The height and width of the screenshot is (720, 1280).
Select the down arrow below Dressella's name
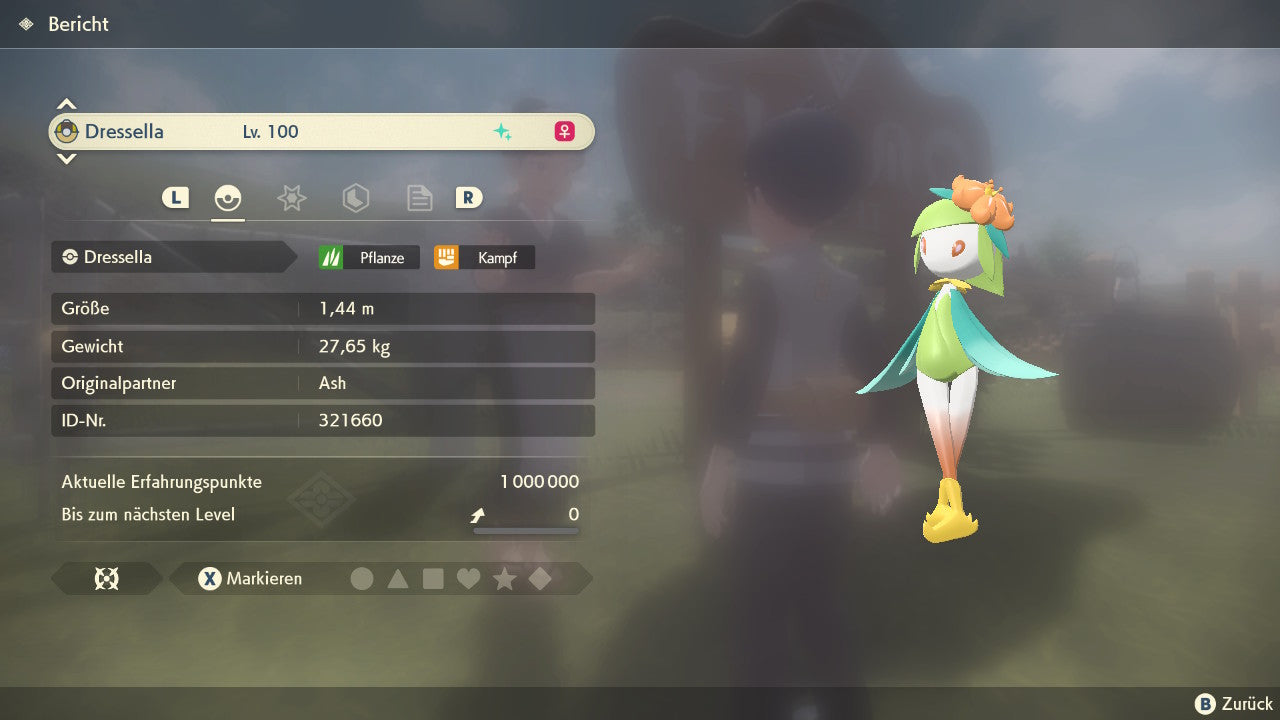pos(66,158)
